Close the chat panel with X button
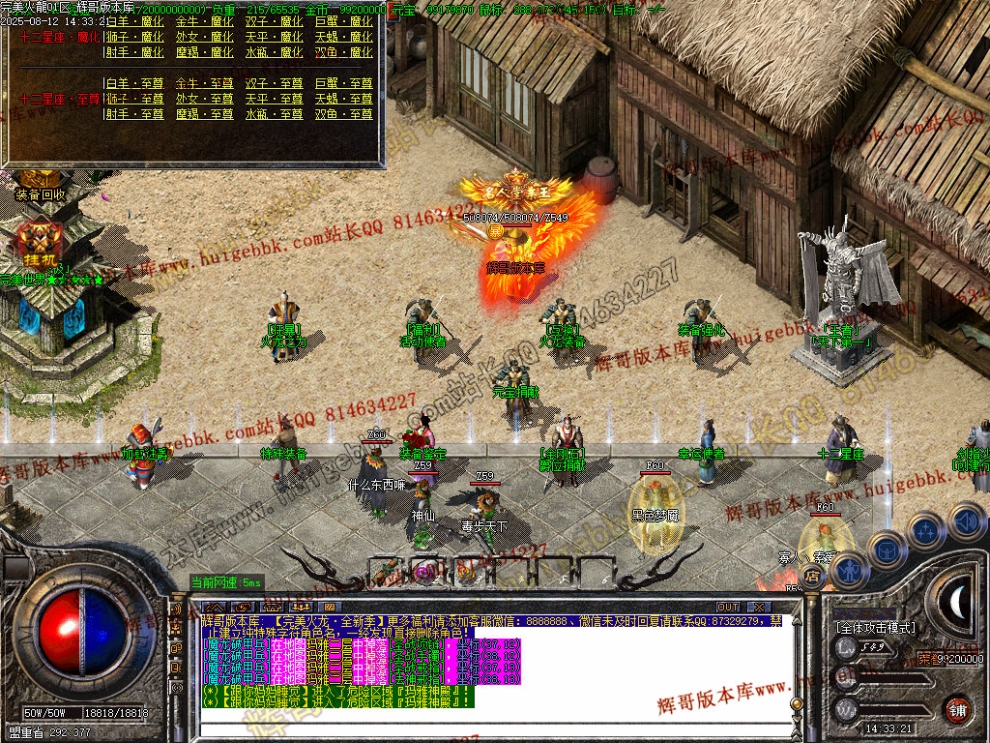 click(x=759, y=607)
